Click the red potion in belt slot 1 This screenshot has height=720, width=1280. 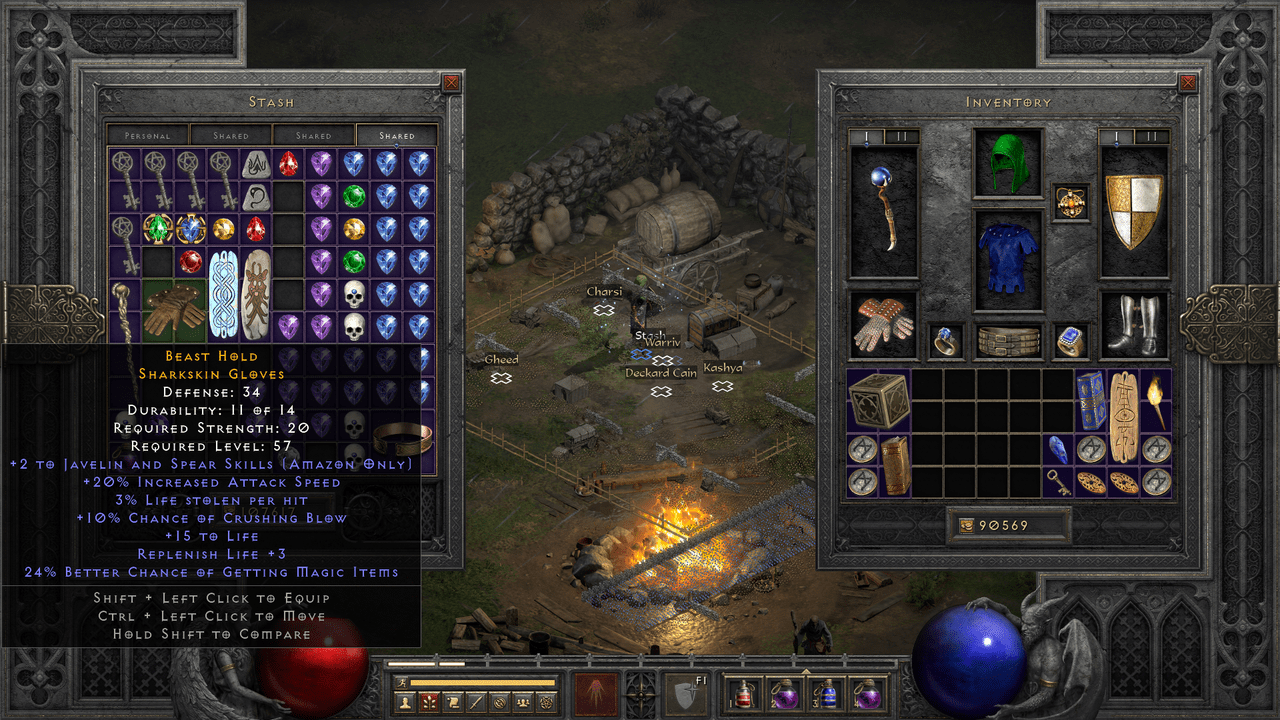pyautogui.click(x=744, y=694)
